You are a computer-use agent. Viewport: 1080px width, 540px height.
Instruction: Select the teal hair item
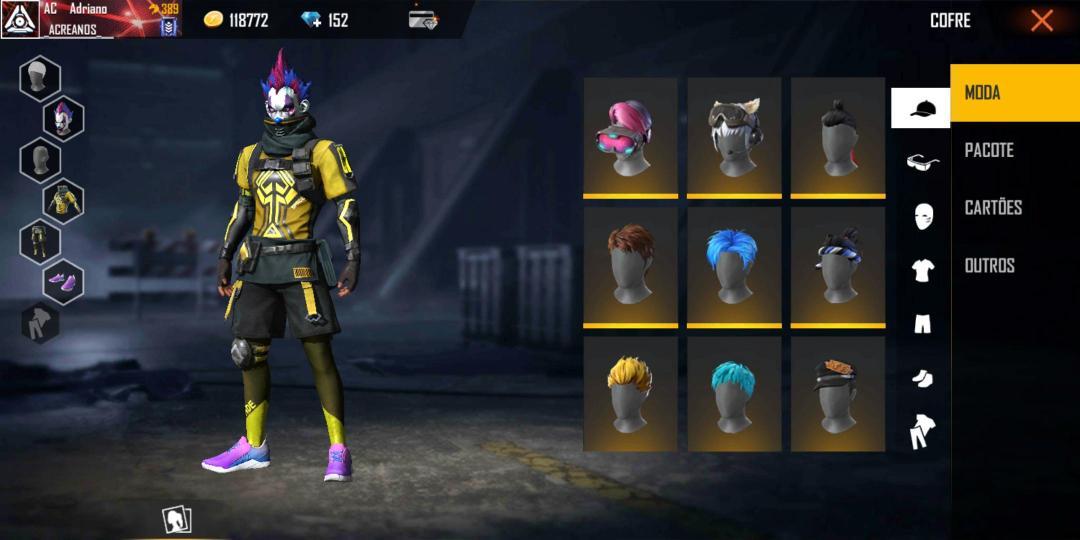tap(734, 393)
